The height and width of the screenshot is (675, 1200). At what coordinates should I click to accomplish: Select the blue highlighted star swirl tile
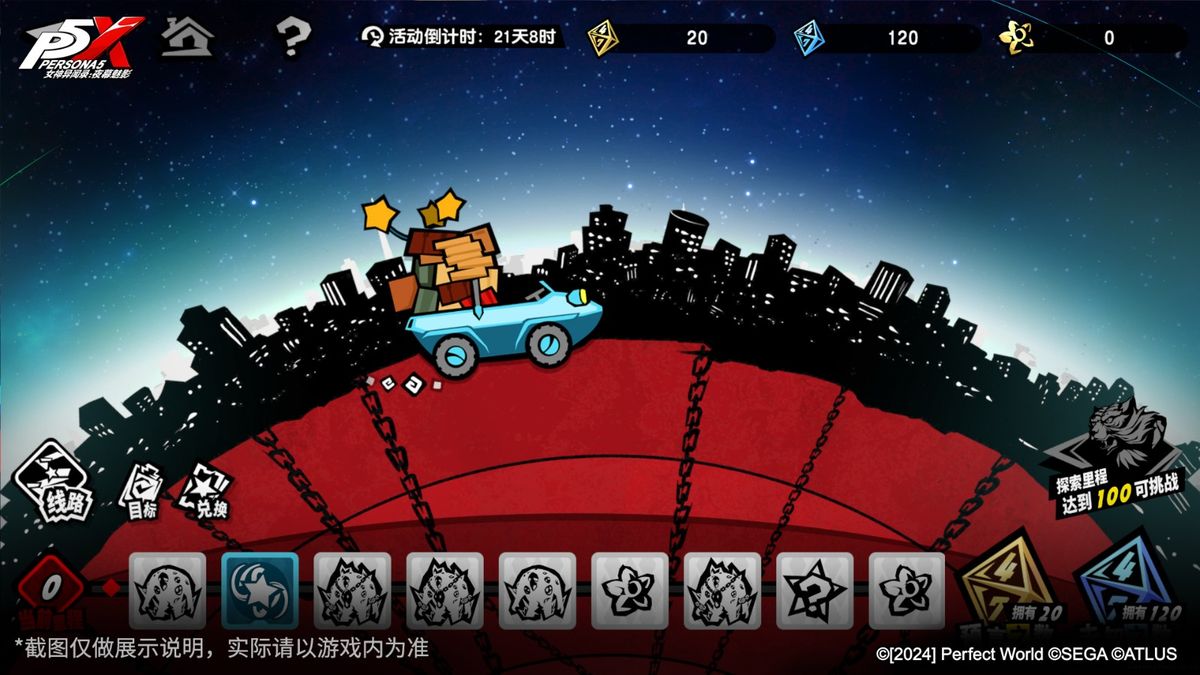(260, 590)
